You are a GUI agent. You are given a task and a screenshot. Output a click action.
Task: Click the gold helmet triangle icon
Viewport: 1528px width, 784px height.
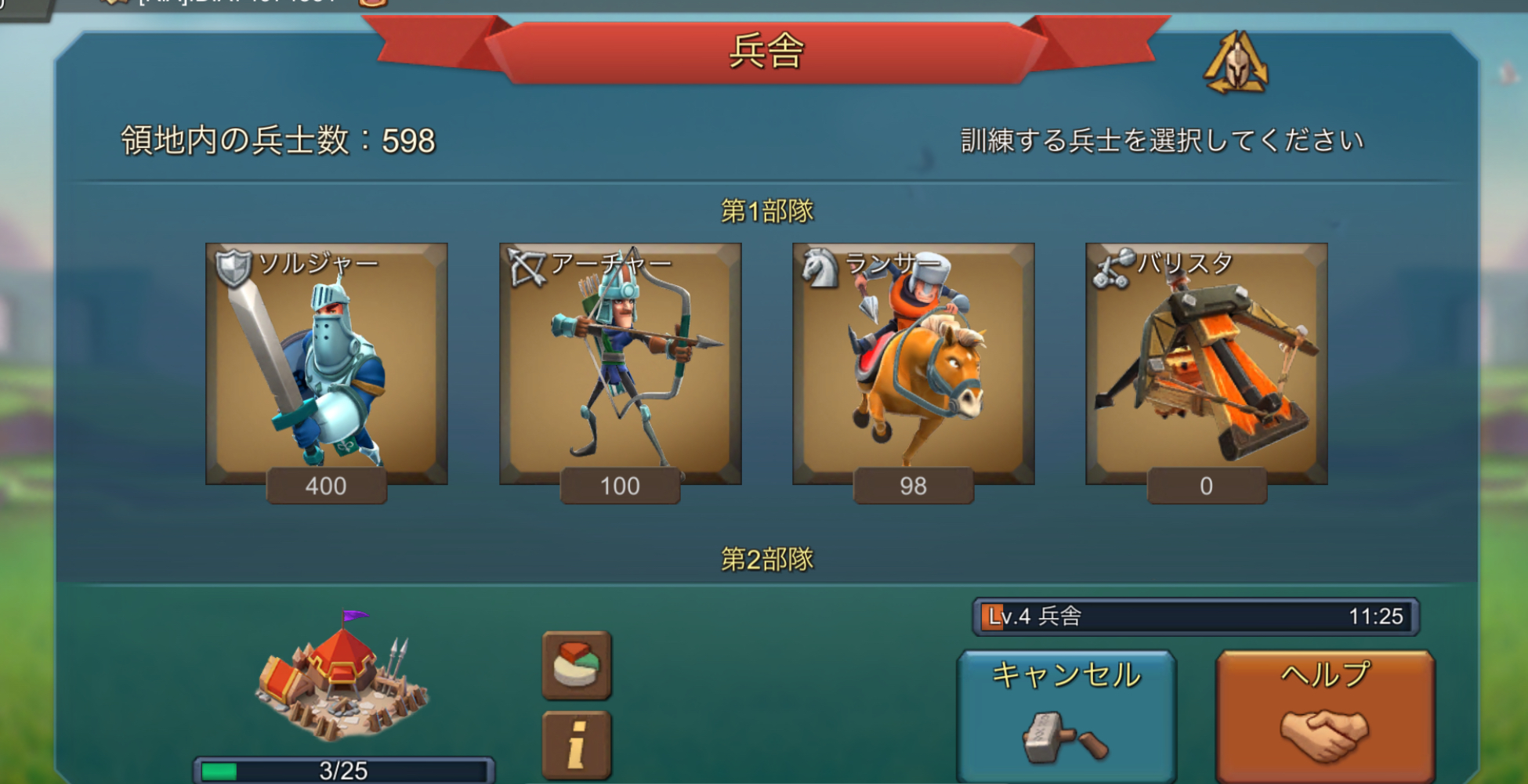[1237, 63]
